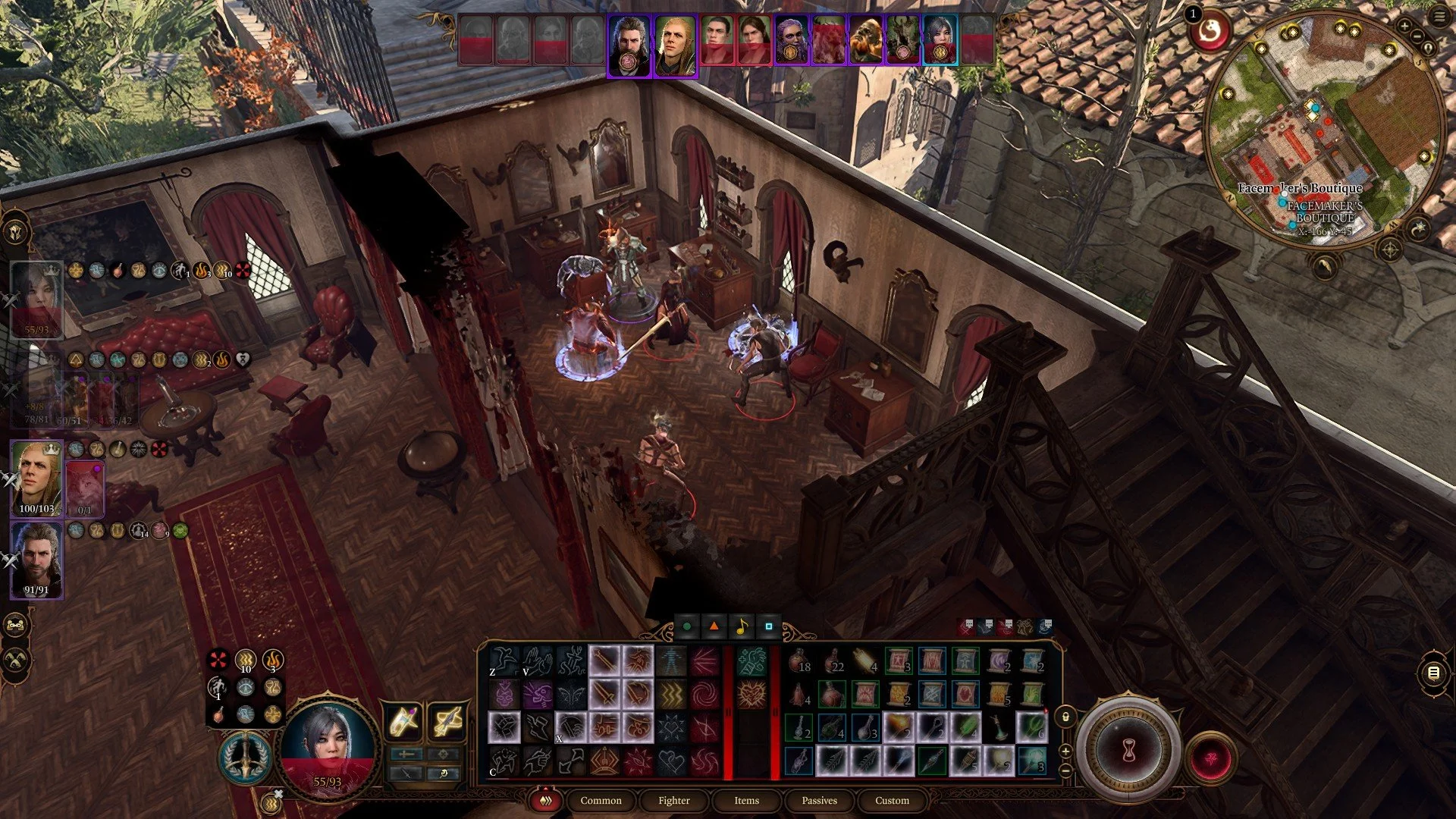Open the Fighter hotbar tab
Image resolution: width=1456 pixels, height=819 pixels.
click(673, 800)
